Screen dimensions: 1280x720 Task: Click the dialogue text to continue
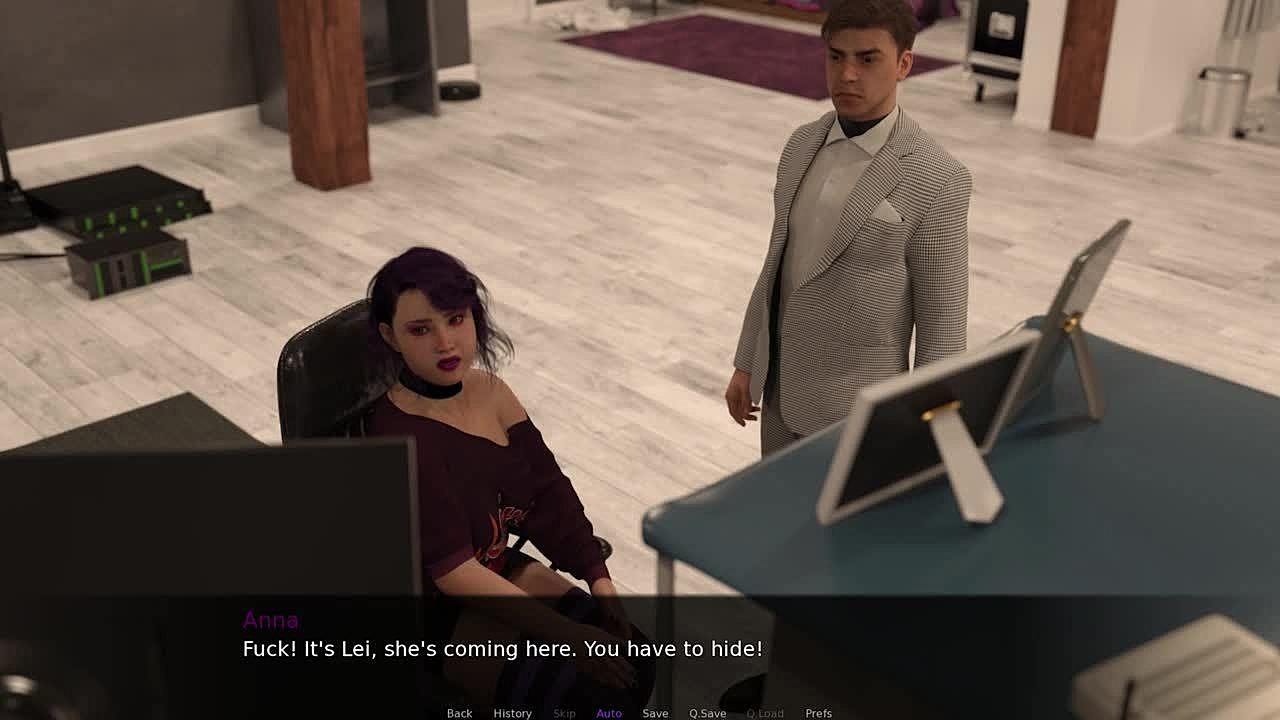502,649
